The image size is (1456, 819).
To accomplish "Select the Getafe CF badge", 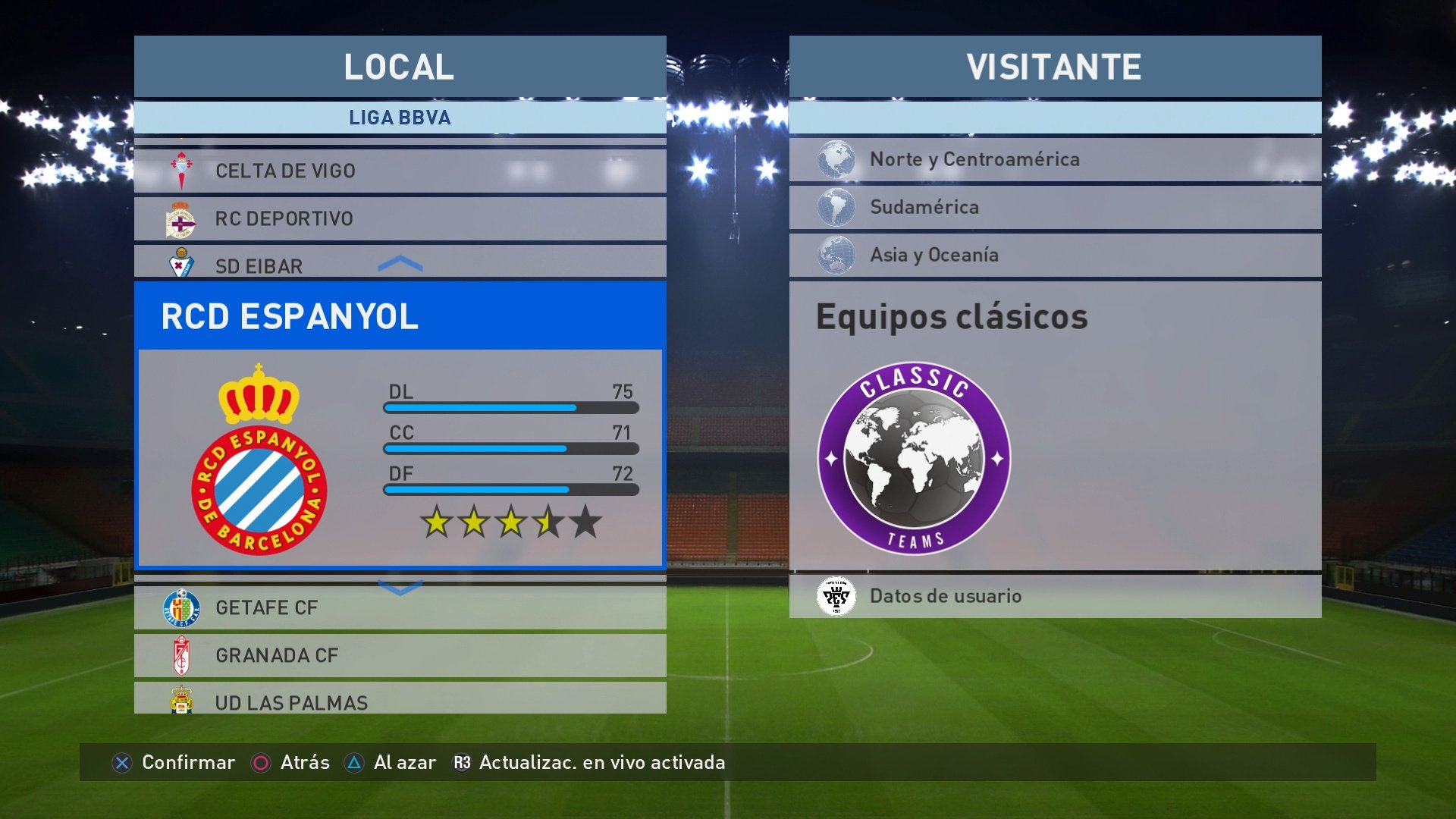I will tap(183, 607).
